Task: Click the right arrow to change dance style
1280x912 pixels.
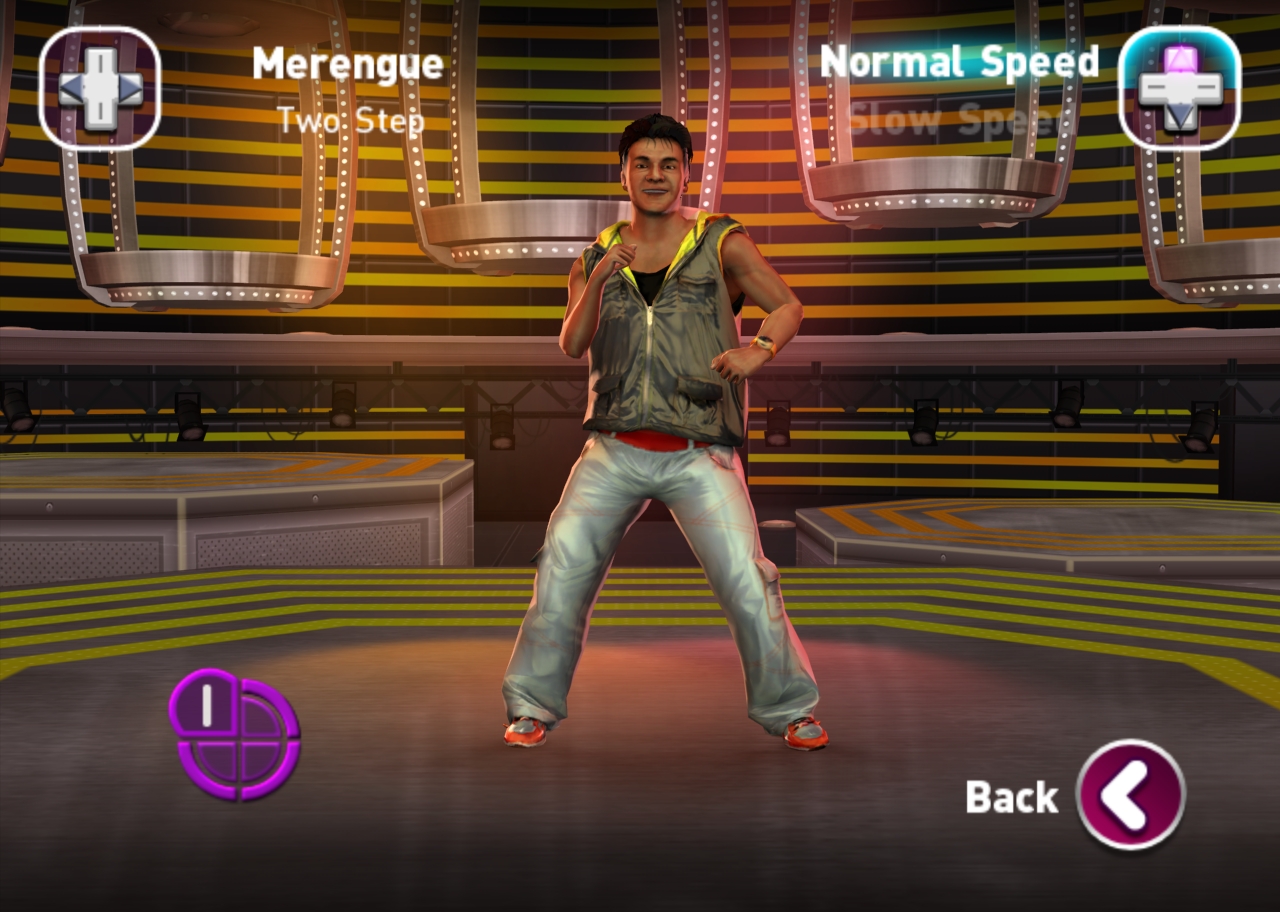Action: click(132, 88)
